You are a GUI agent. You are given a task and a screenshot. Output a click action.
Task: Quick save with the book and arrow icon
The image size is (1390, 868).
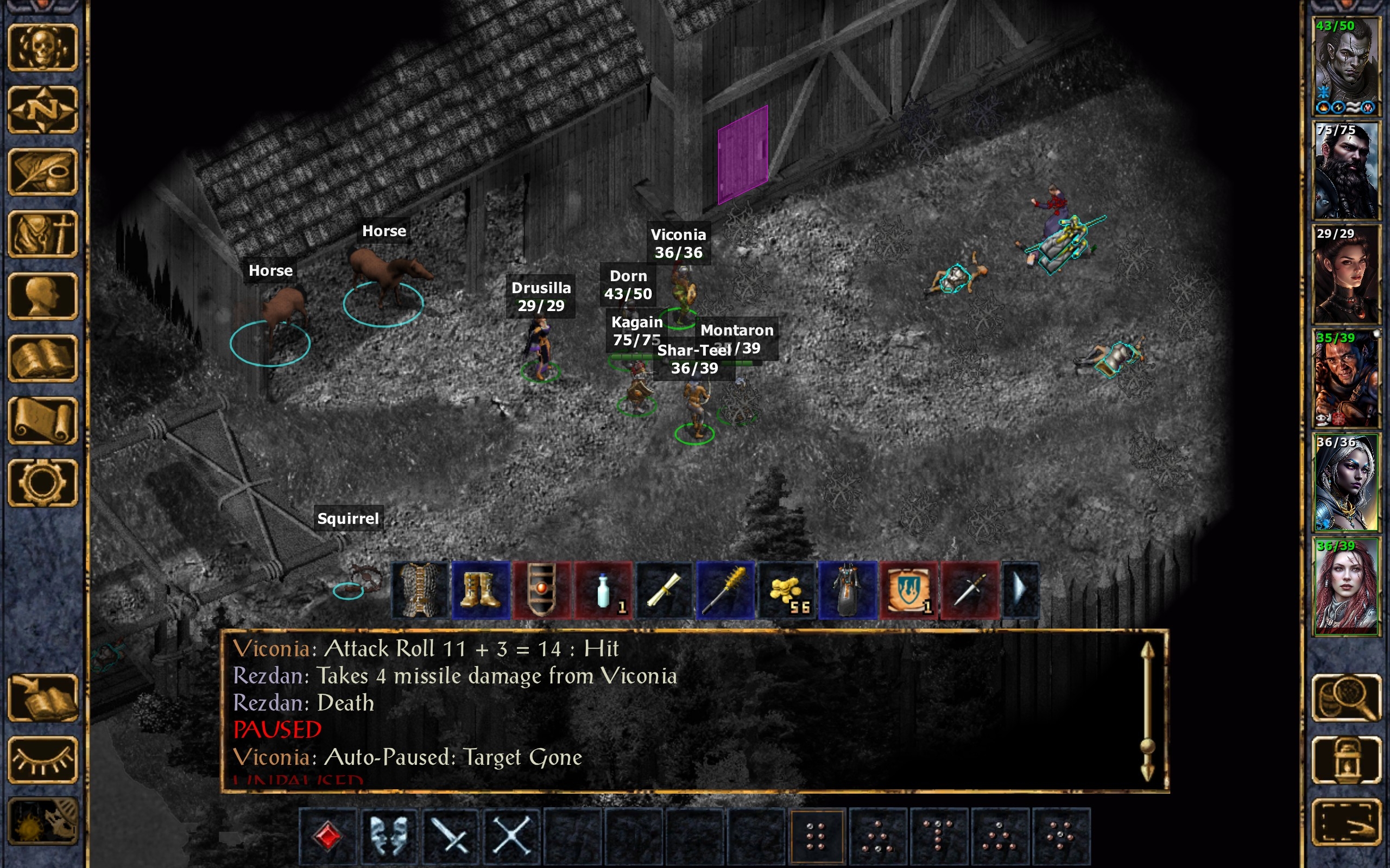pyautogui.click(x=43, y=698)
